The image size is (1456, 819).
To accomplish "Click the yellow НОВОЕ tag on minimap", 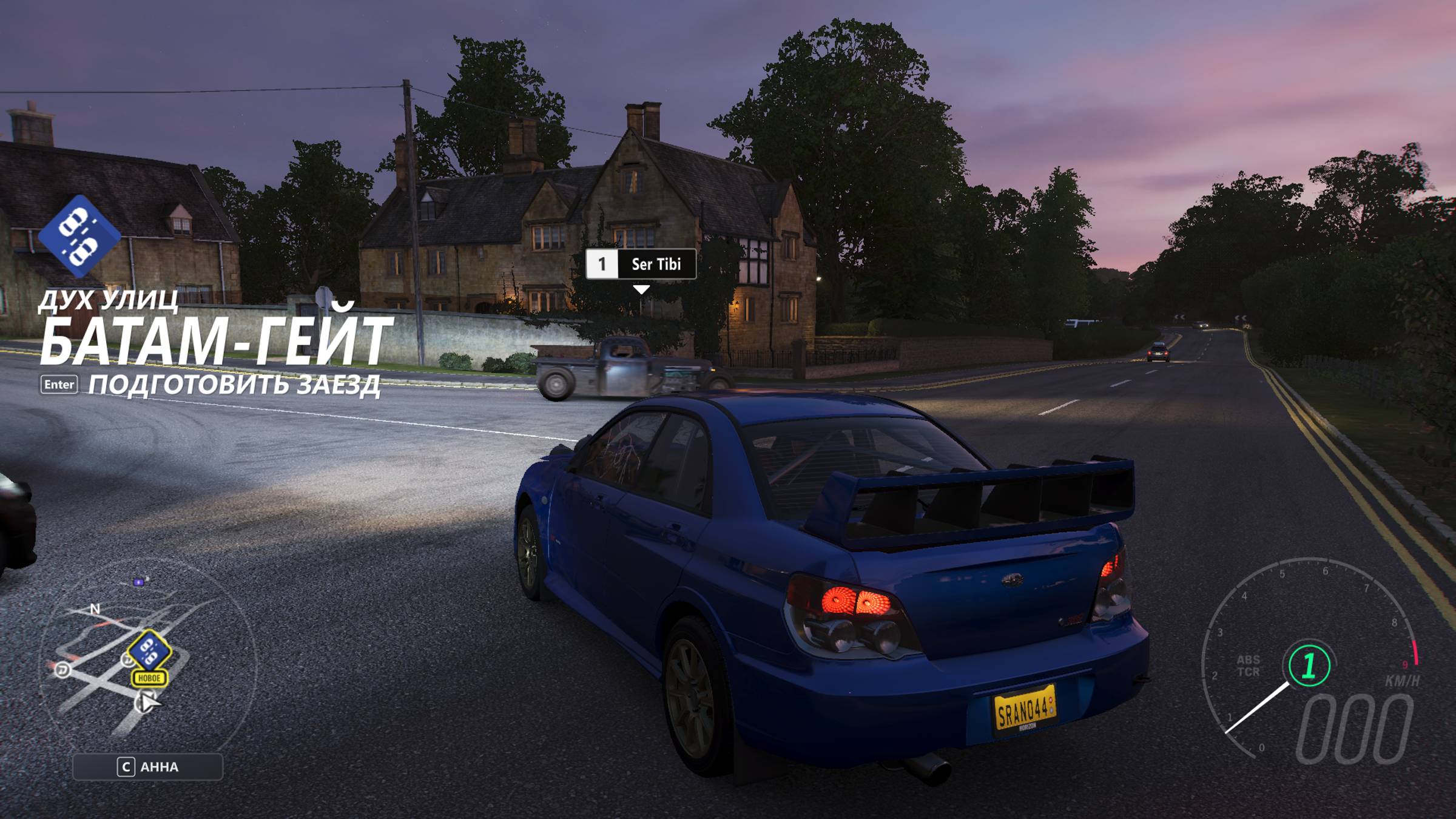I will click(149, 678).
